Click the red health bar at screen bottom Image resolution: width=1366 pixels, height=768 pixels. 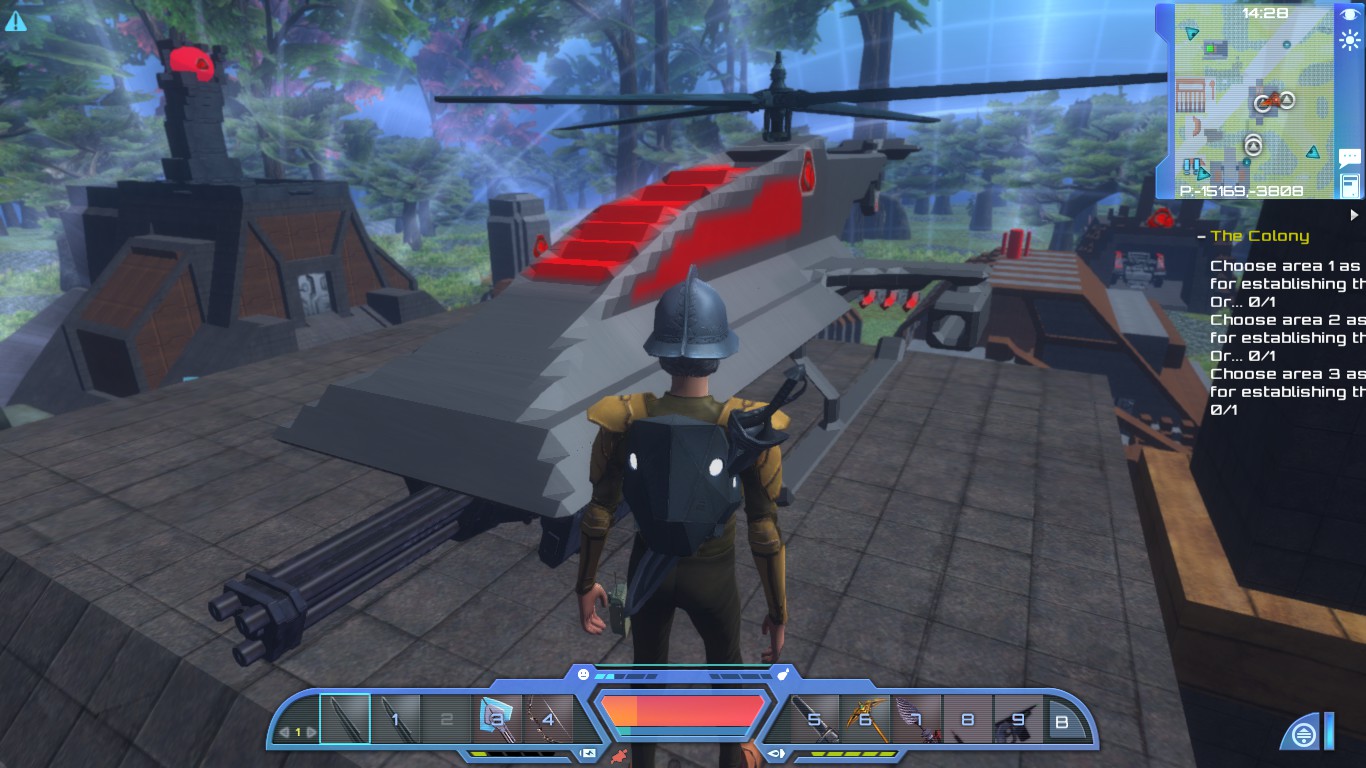click(682, 712)
